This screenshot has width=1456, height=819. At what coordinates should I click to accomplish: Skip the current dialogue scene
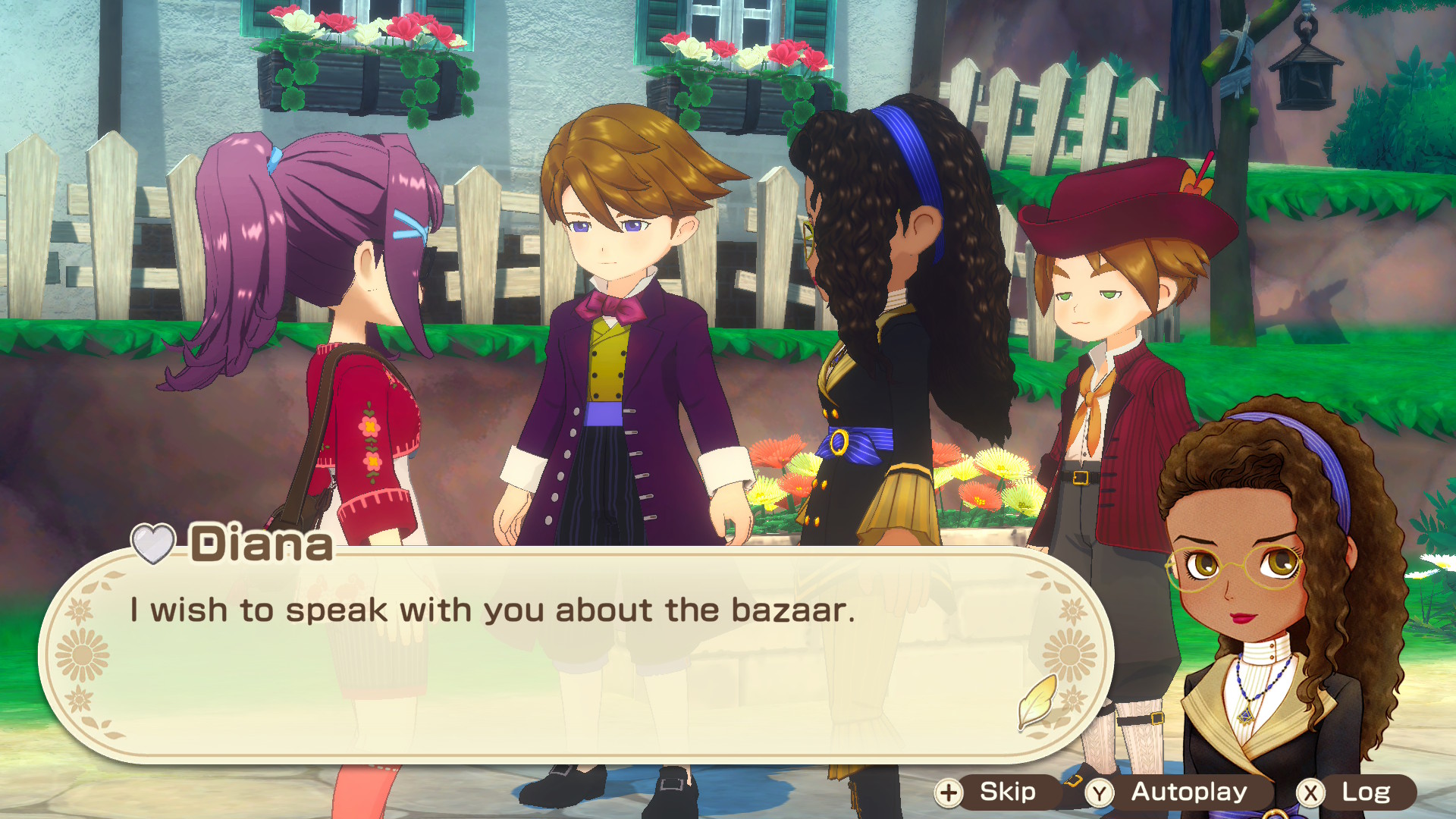(x=994, y=792)
